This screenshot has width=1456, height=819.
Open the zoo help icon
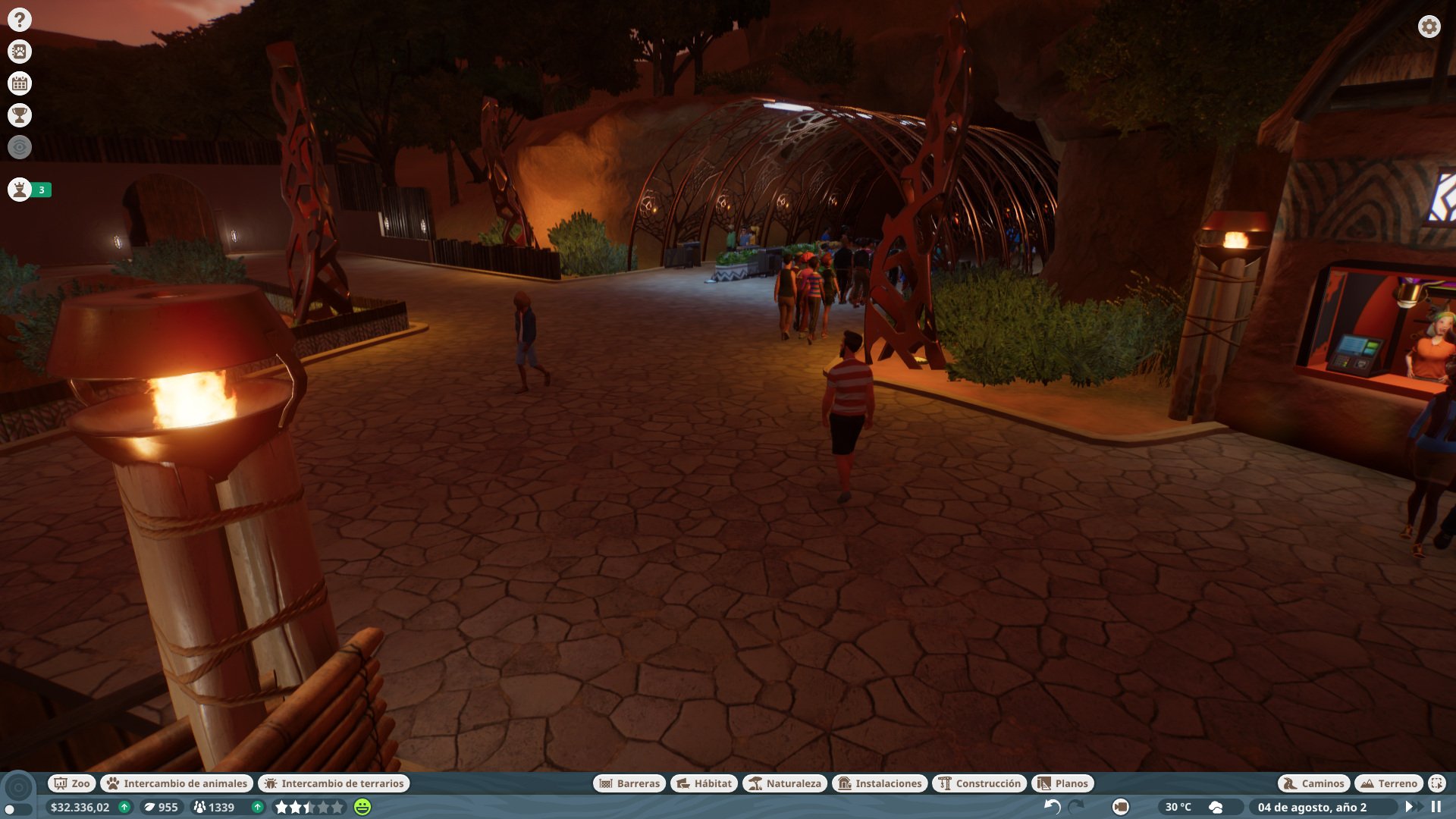pyautogui.click(x=19, y=19)
